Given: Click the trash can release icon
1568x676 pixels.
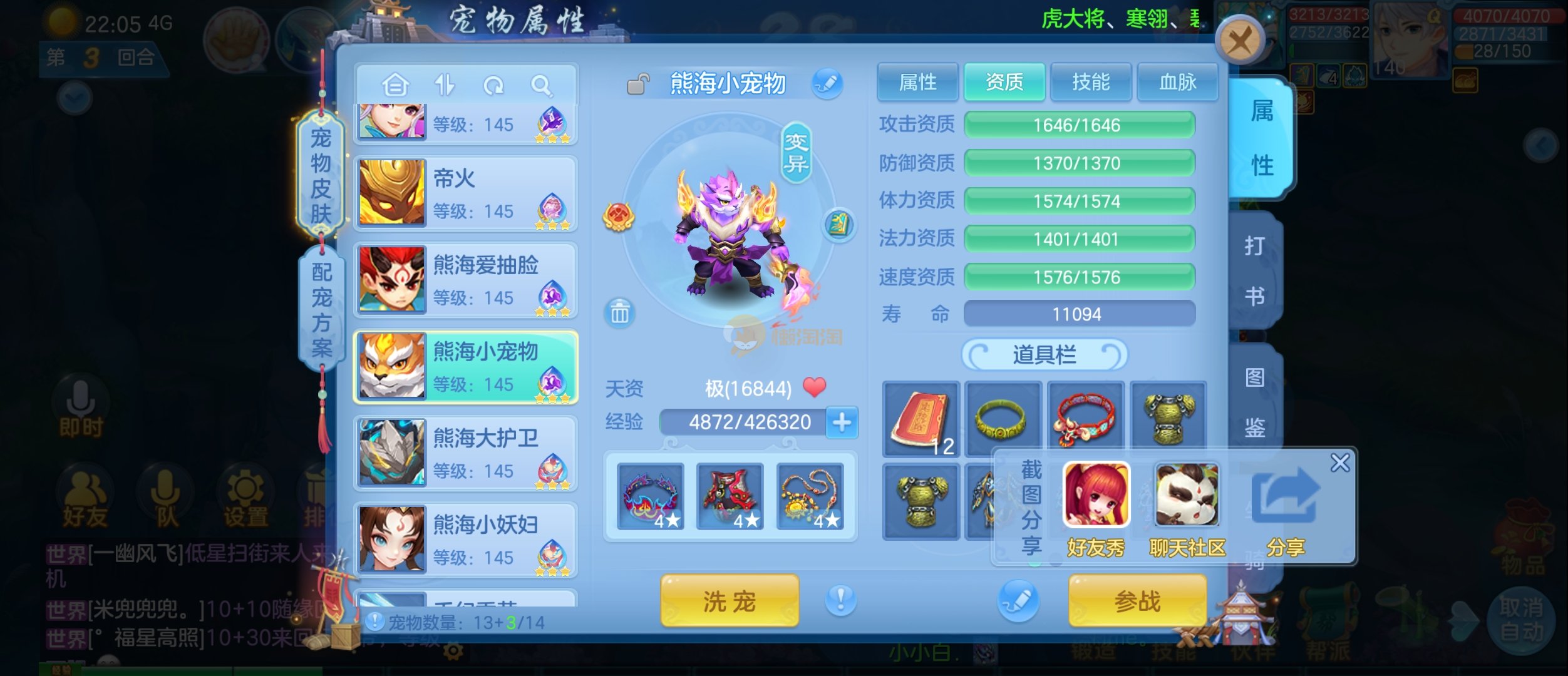Looking at the screenshot, I should click(x=619, y=312).
